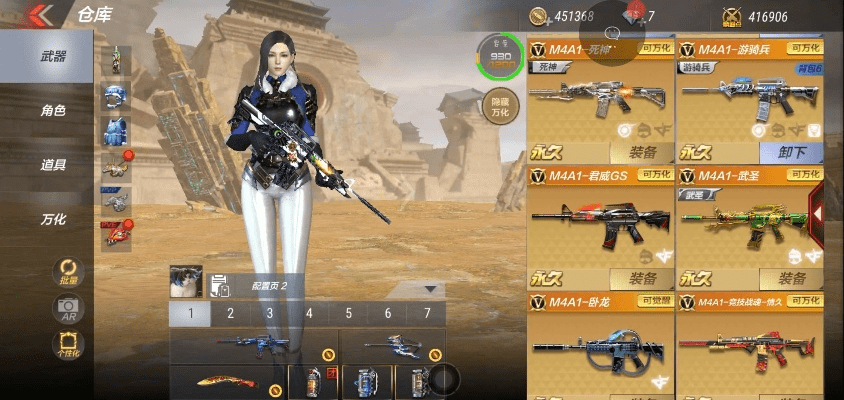The height and width of the screenshot is (400, 844).
Task: Switch to the 武器 tab
Action: (x=52, y=57)
